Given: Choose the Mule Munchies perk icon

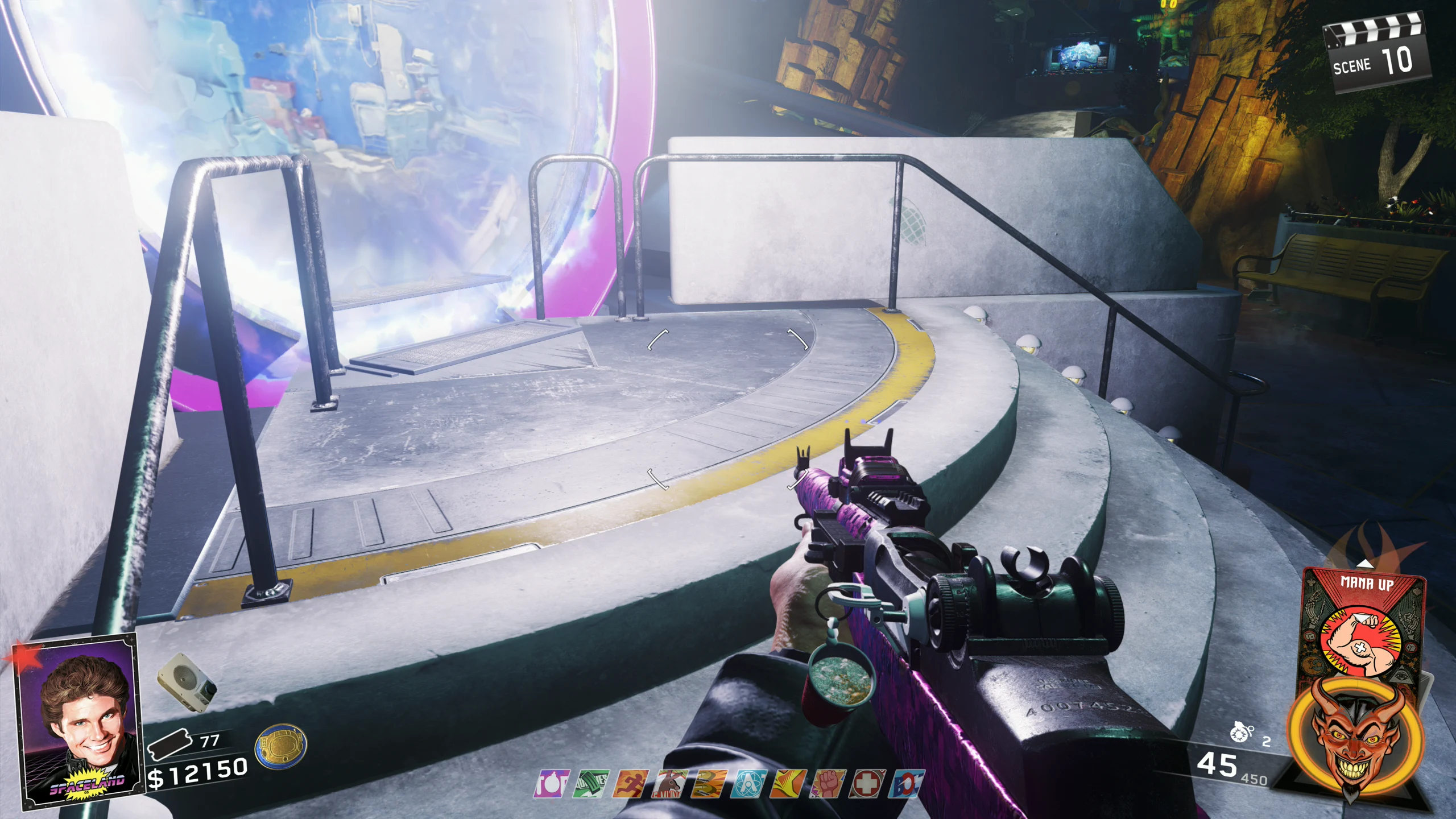Looking at the screenshot, I should pyautogui.click(x=669, y=784).
